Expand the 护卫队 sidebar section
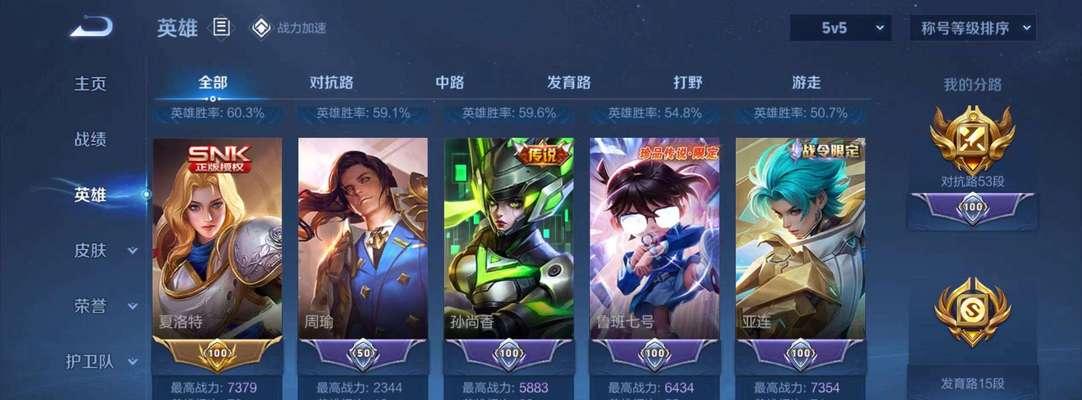The height and width of the screenshot is (400, 1082). click(x=100, y=361)
